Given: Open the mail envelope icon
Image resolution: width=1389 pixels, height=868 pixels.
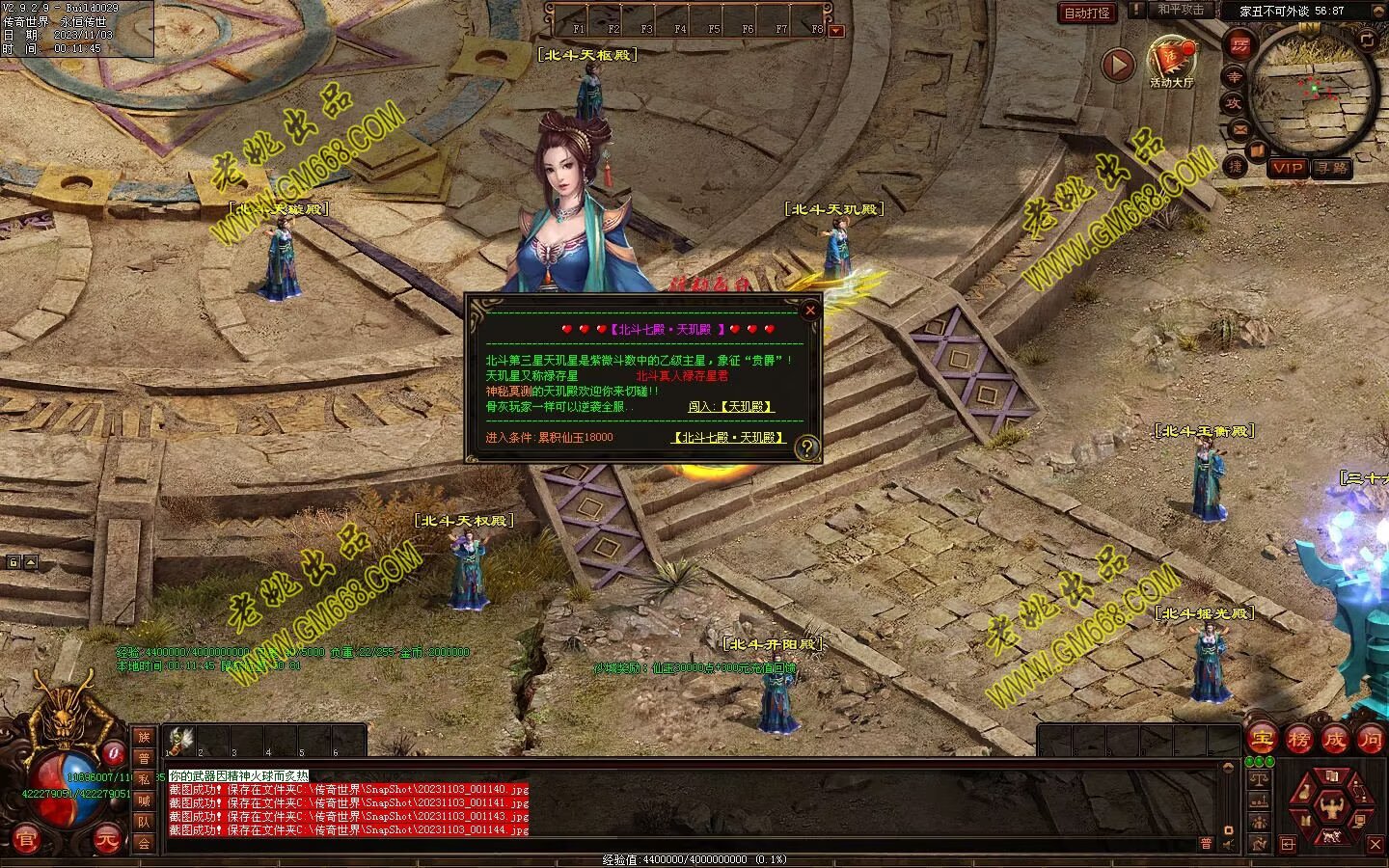Looking at the screenshot, I should (1239, 129).
